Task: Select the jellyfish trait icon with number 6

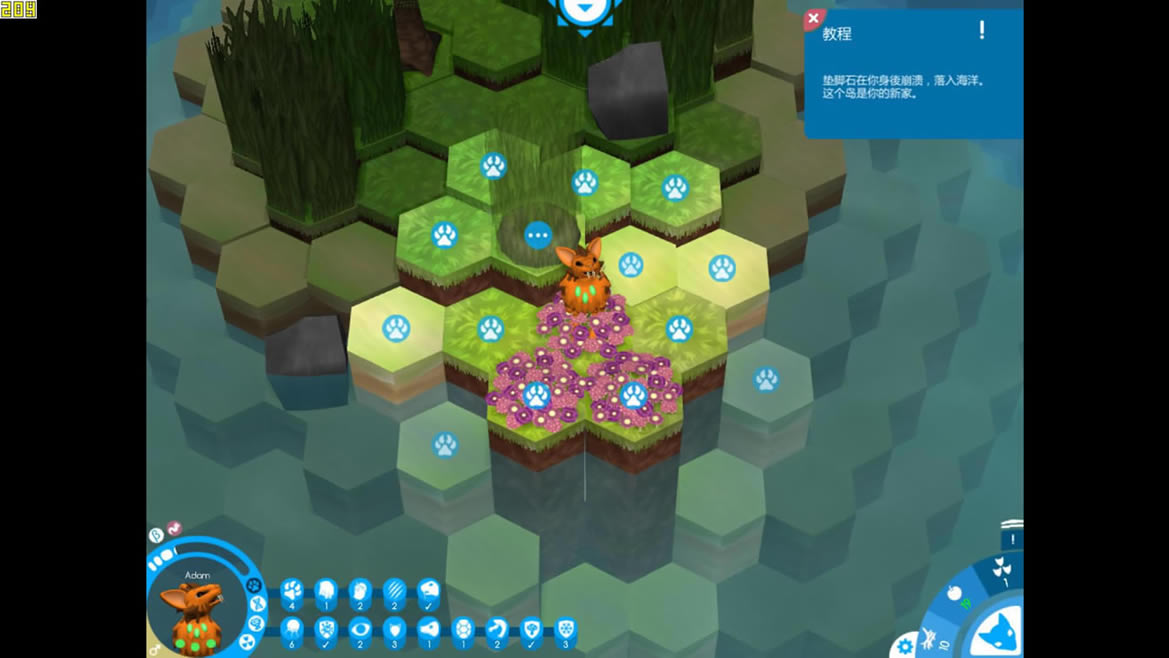Action: 292,630
